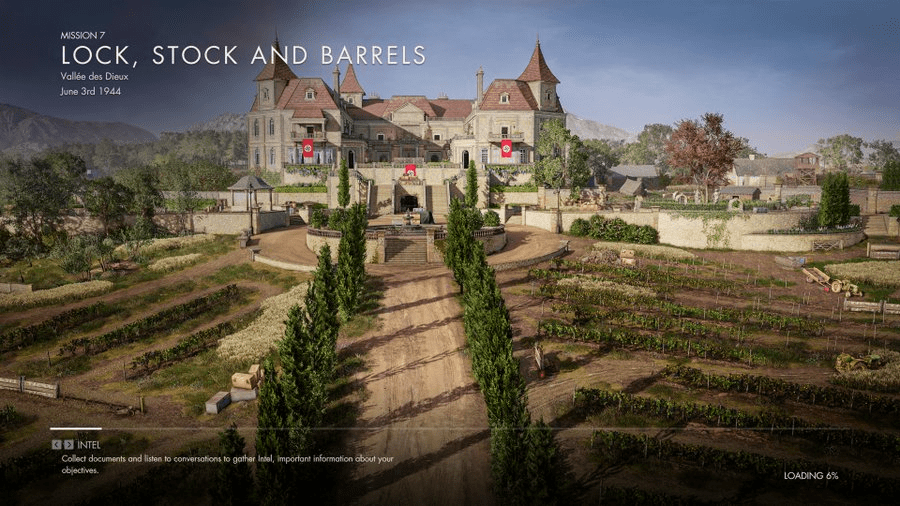Advance to the next loading tip
Image resolution: width=900 pixels, height=506 pixels.
click(x=68, y=444)
